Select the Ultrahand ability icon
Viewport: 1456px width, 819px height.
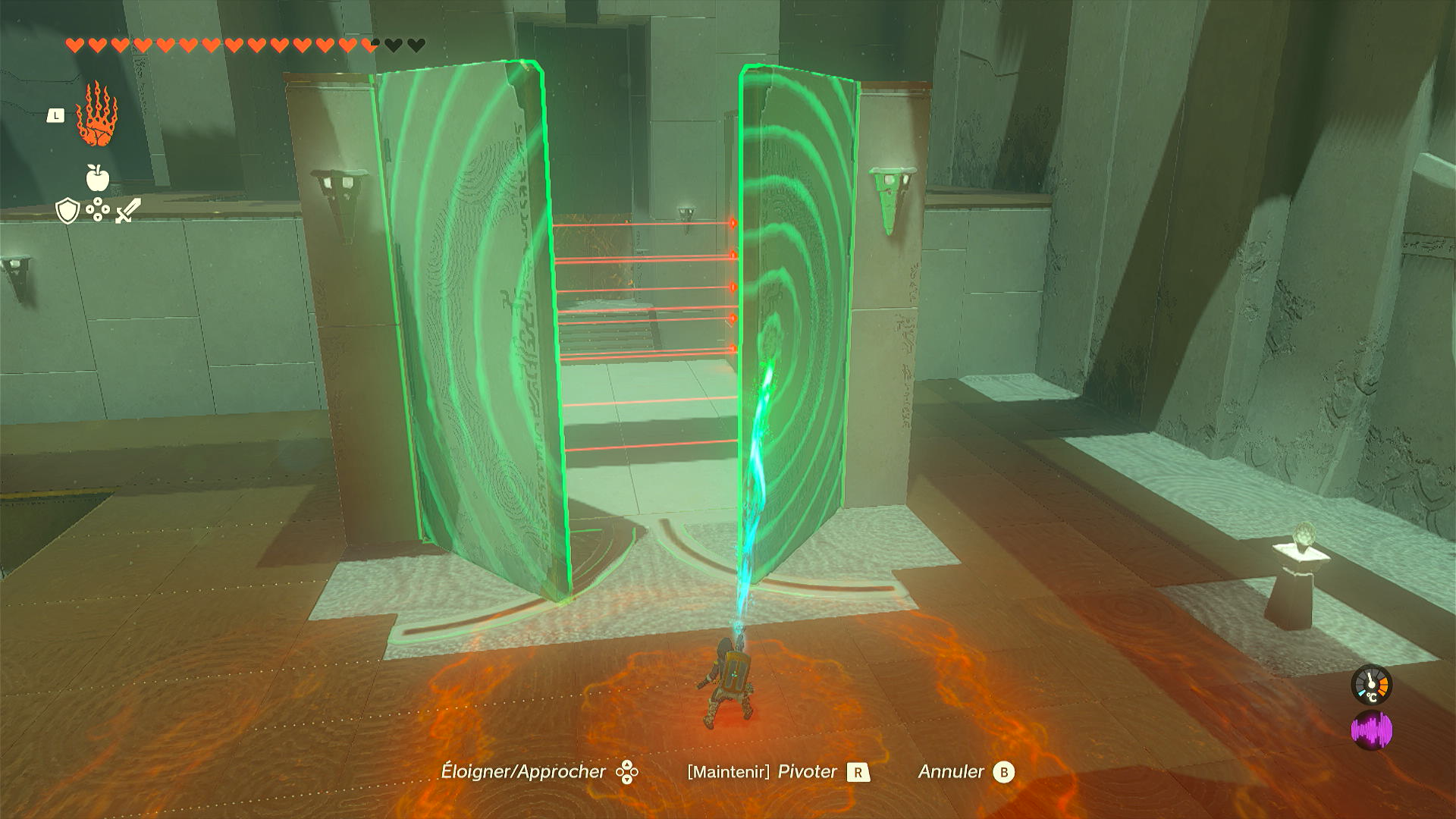pyautogui.click(x=97, y=118)
